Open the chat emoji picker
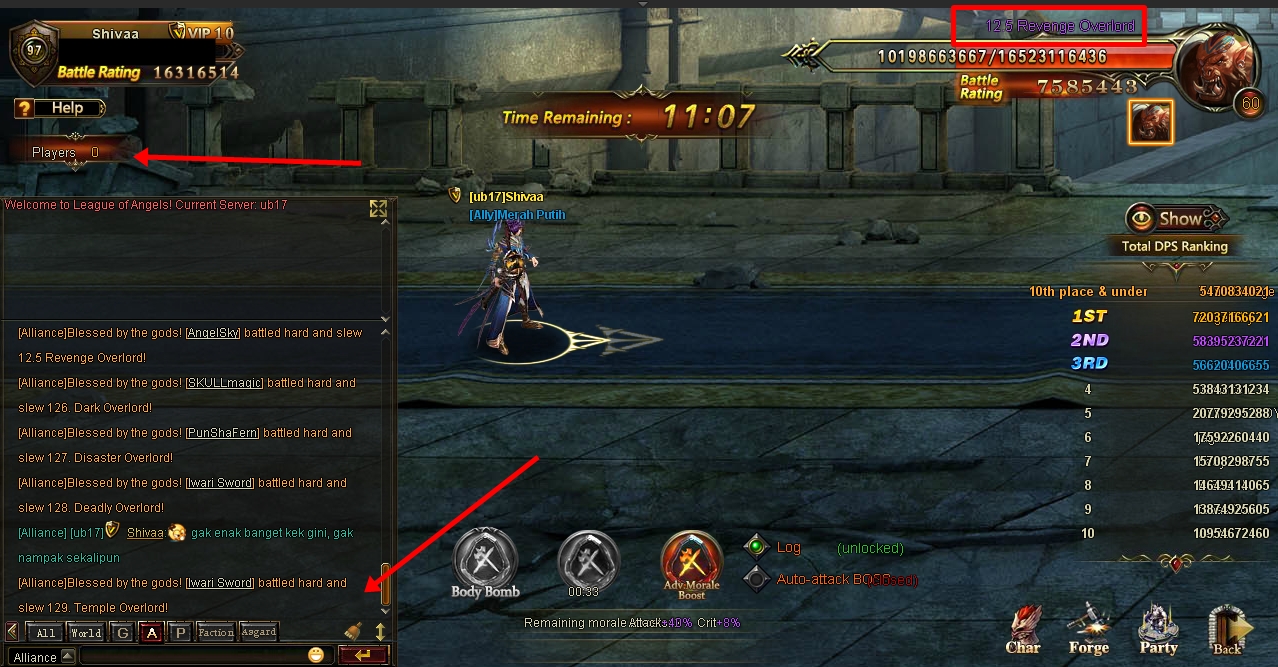The image size is (1278, 667). point(316,656)
